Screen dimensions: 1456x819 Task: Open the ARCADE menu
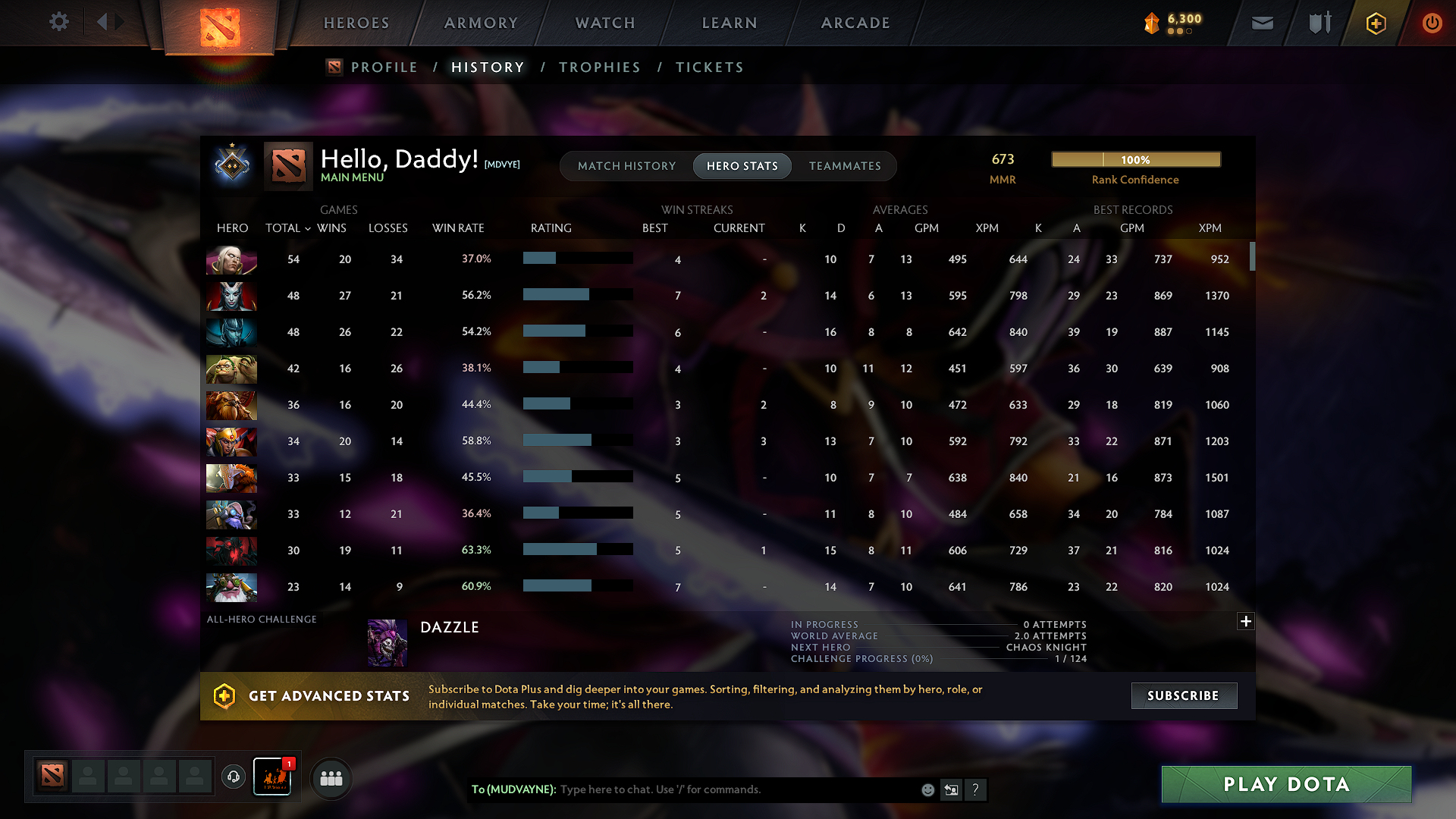point(855,23)
